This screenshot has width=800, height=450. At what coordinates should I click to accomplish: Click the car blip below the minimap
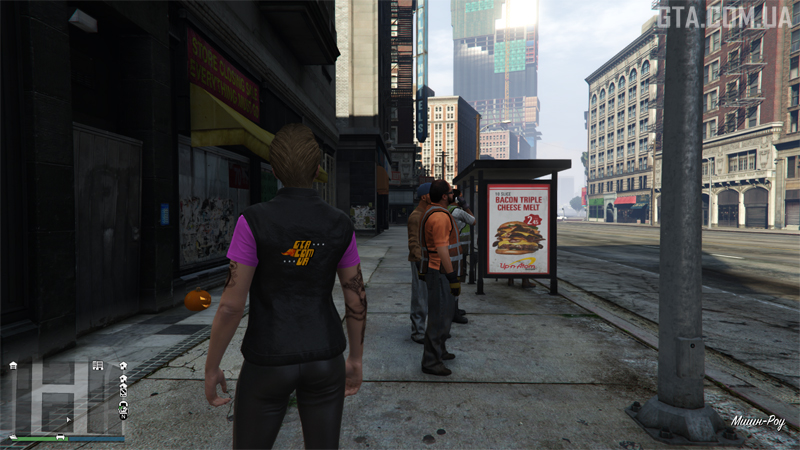pos(61,437)
